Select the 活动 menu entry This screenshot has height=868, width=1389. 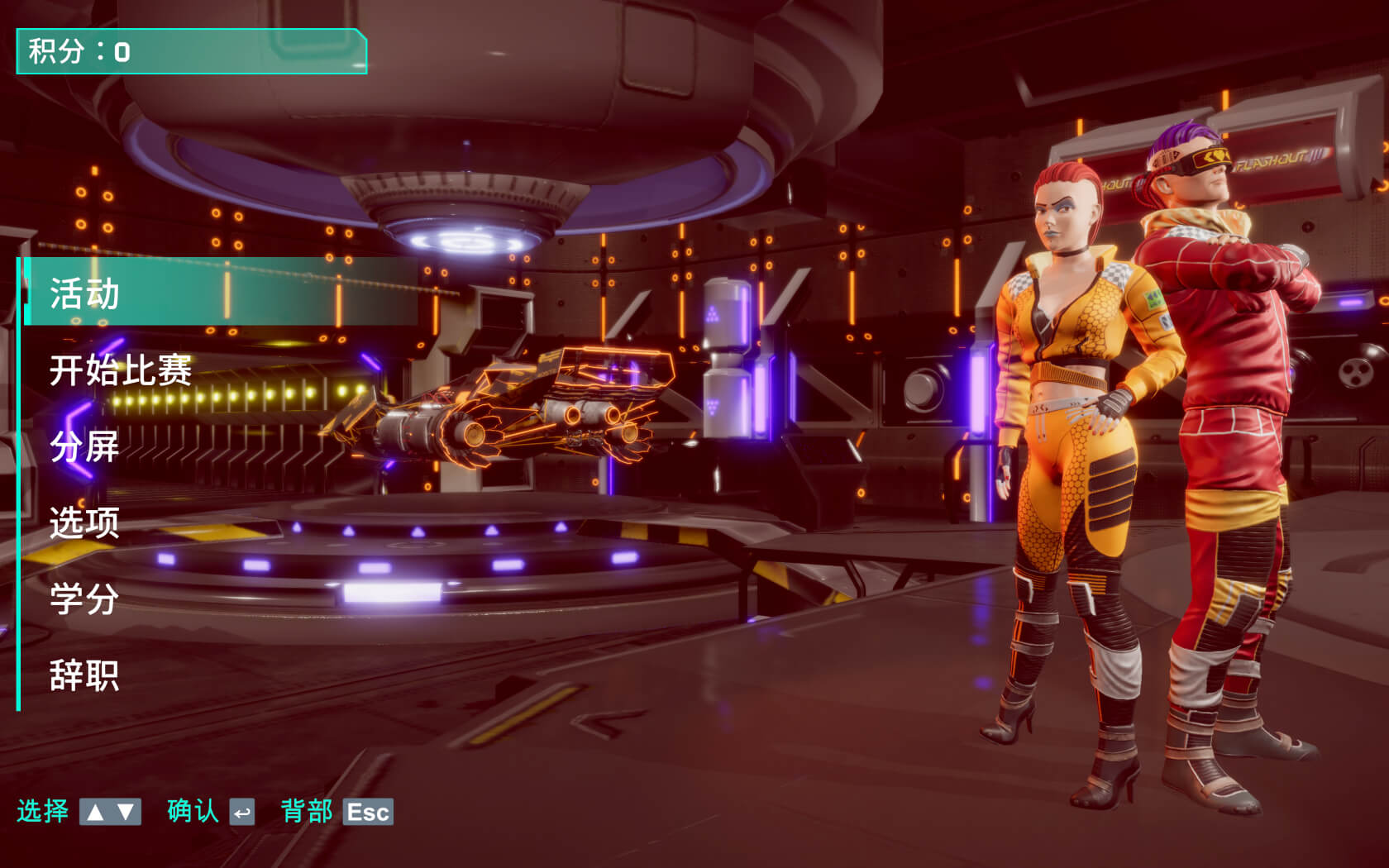pos(85,293)
